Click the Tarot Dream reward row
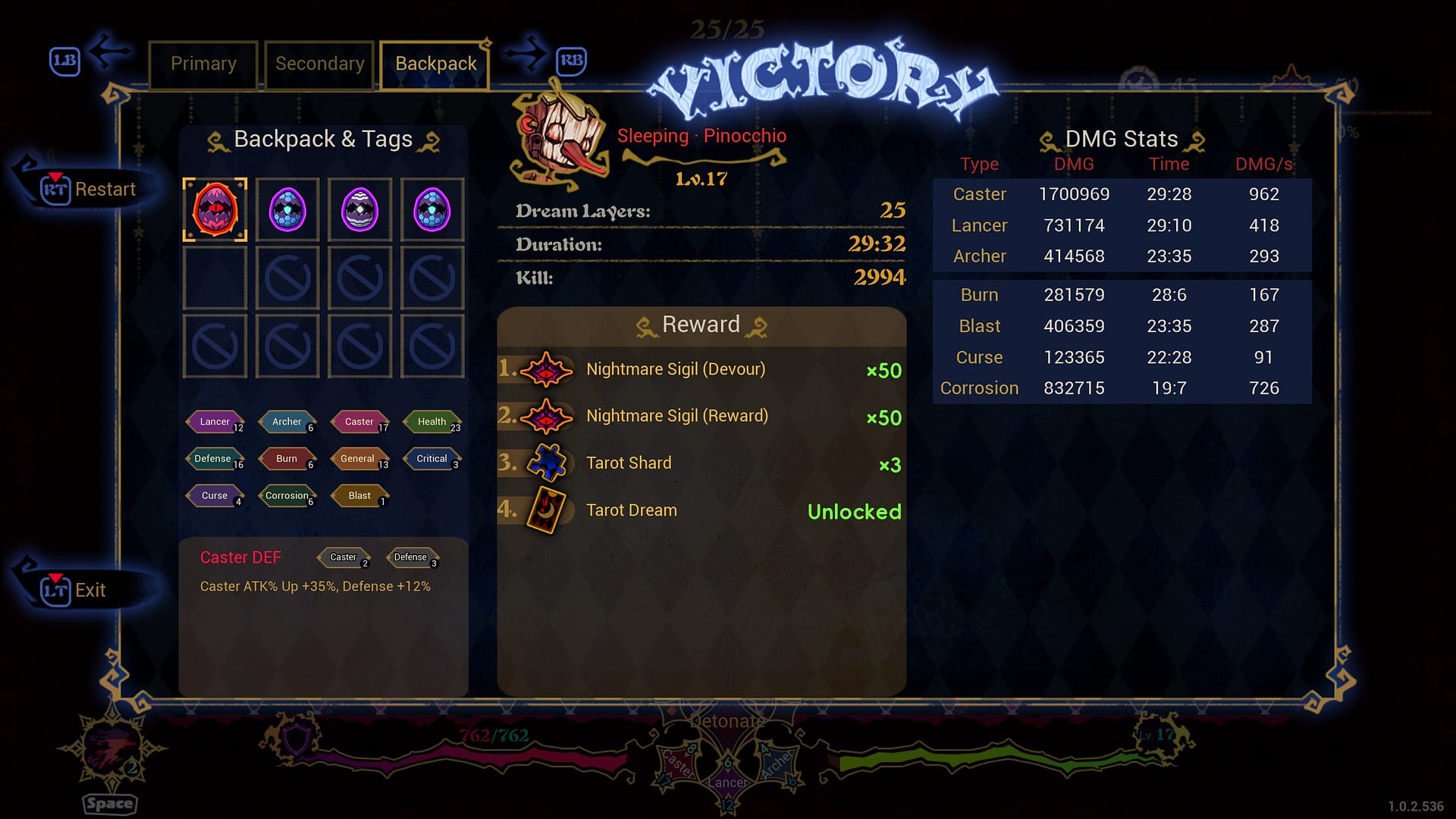The height and width of the screenshot is (819, 1456). [701, 510]
